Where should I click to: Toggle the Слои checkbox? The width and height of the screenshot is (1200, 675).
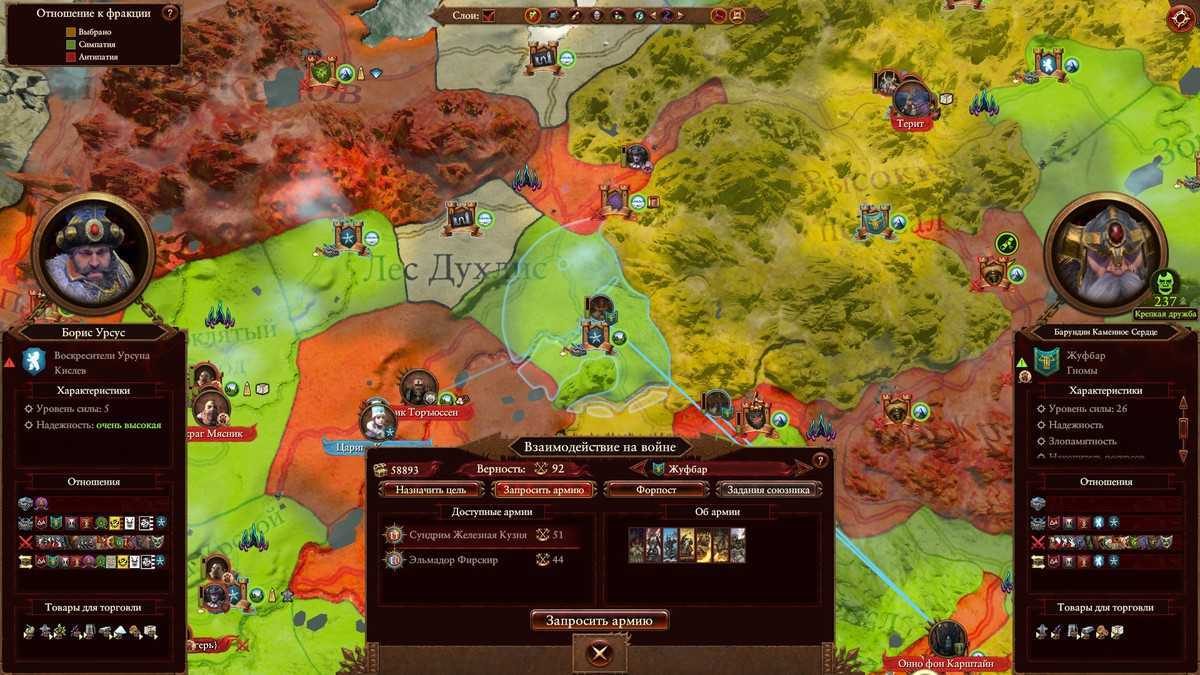489,16
